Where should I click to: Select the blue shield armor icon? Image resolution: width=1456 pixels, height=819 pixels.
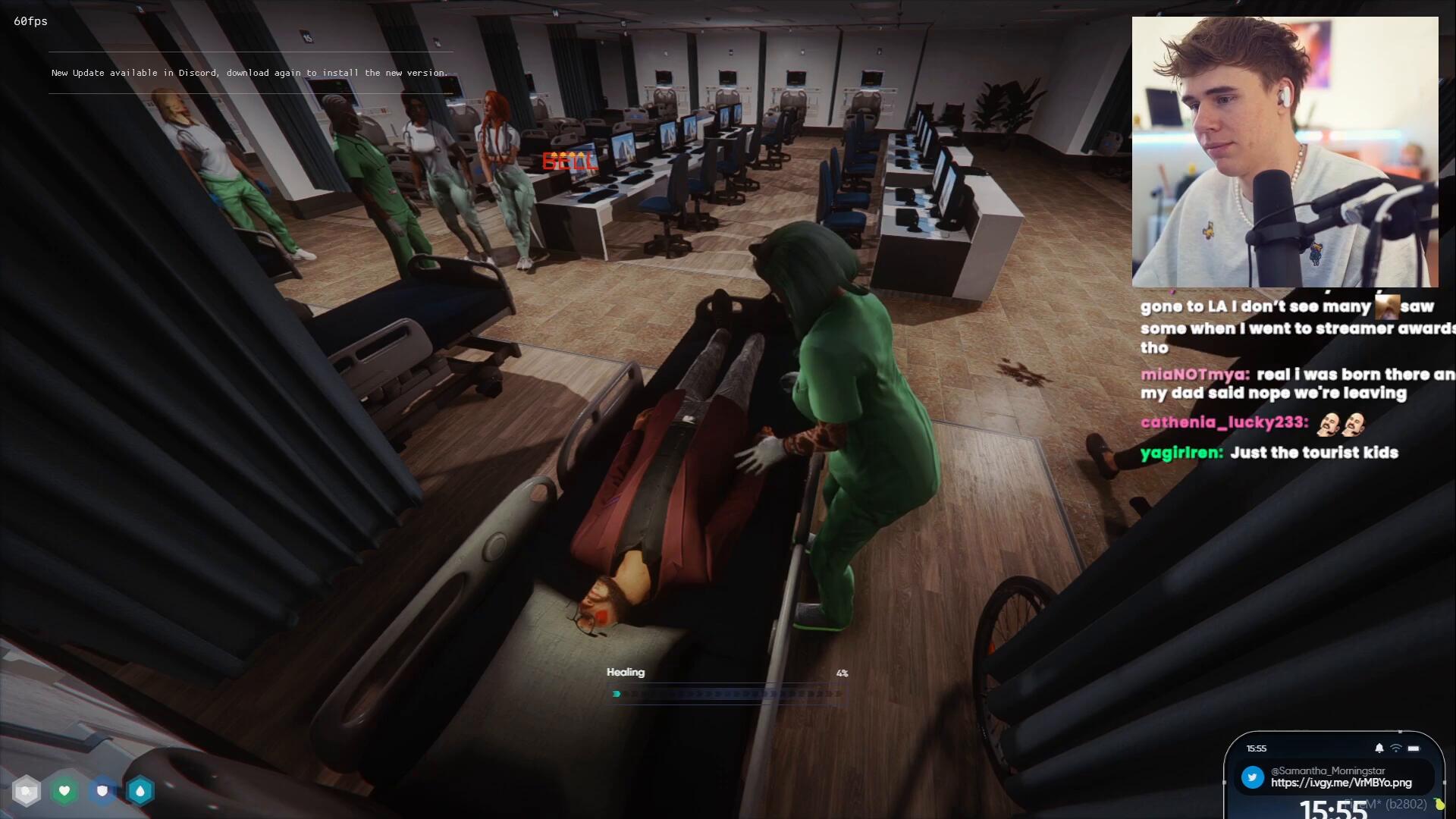click(x=102, y=792)
